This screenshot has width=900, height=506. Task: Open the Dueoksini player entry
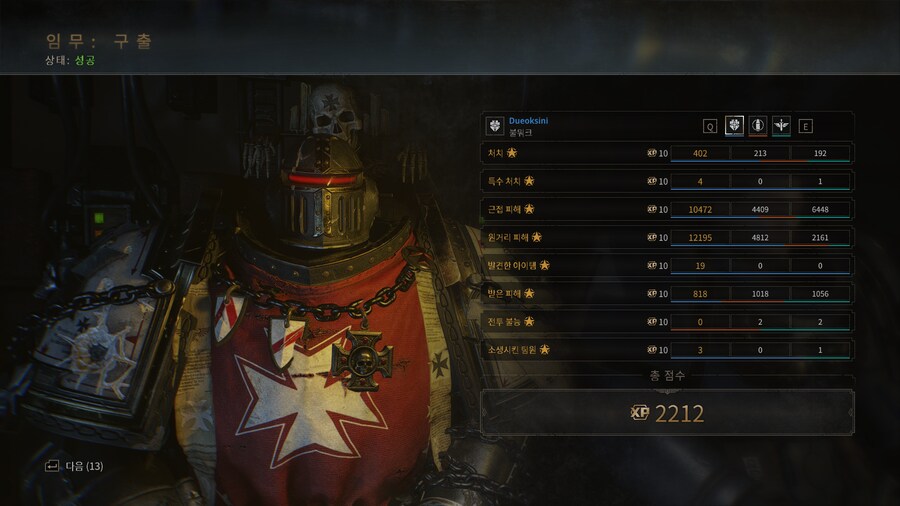point(528,121)
